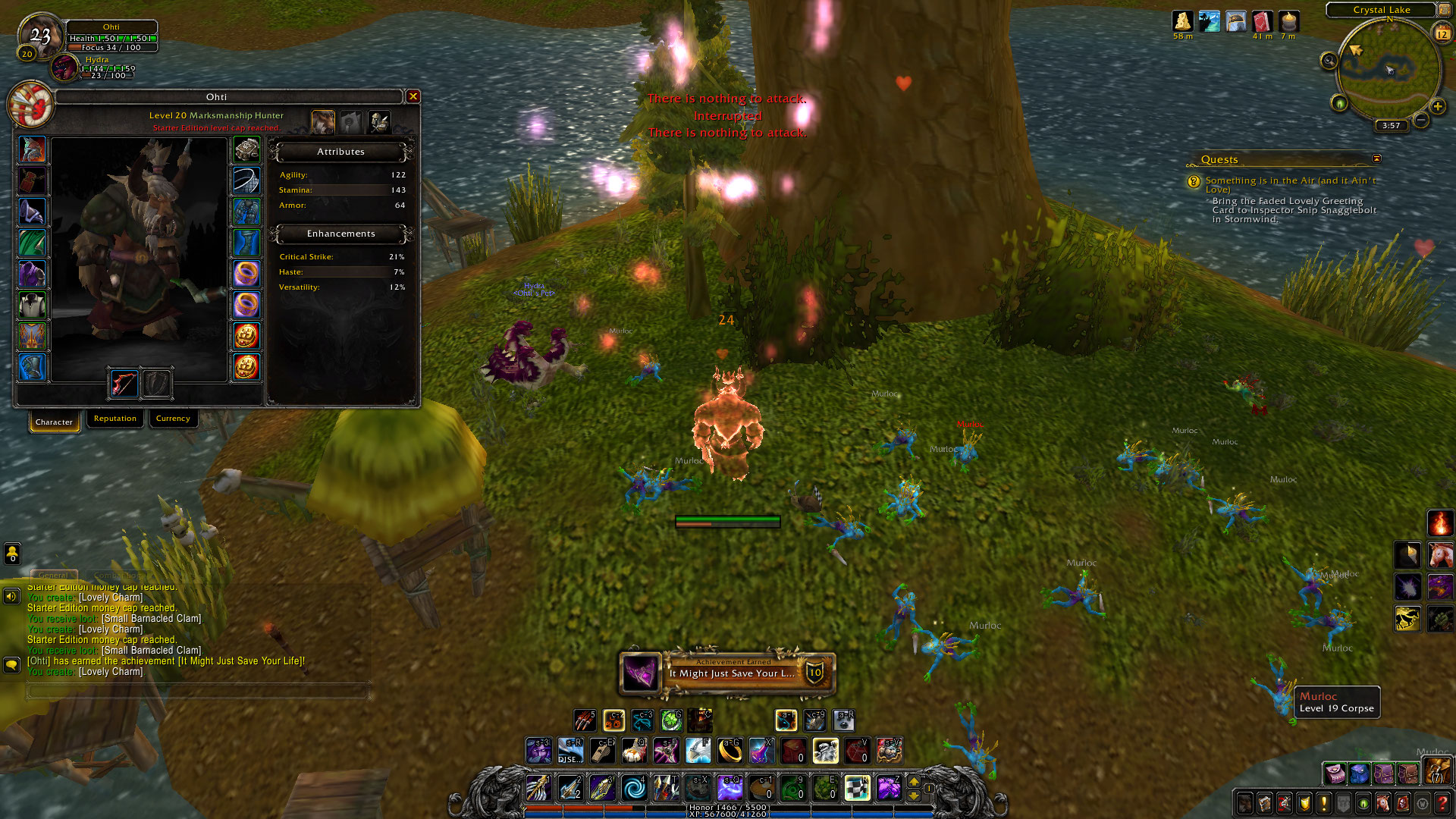This screenshot has height=819, width=1456.
Task: Click the Ohti player portrait
Action: [x=42, y=36]
